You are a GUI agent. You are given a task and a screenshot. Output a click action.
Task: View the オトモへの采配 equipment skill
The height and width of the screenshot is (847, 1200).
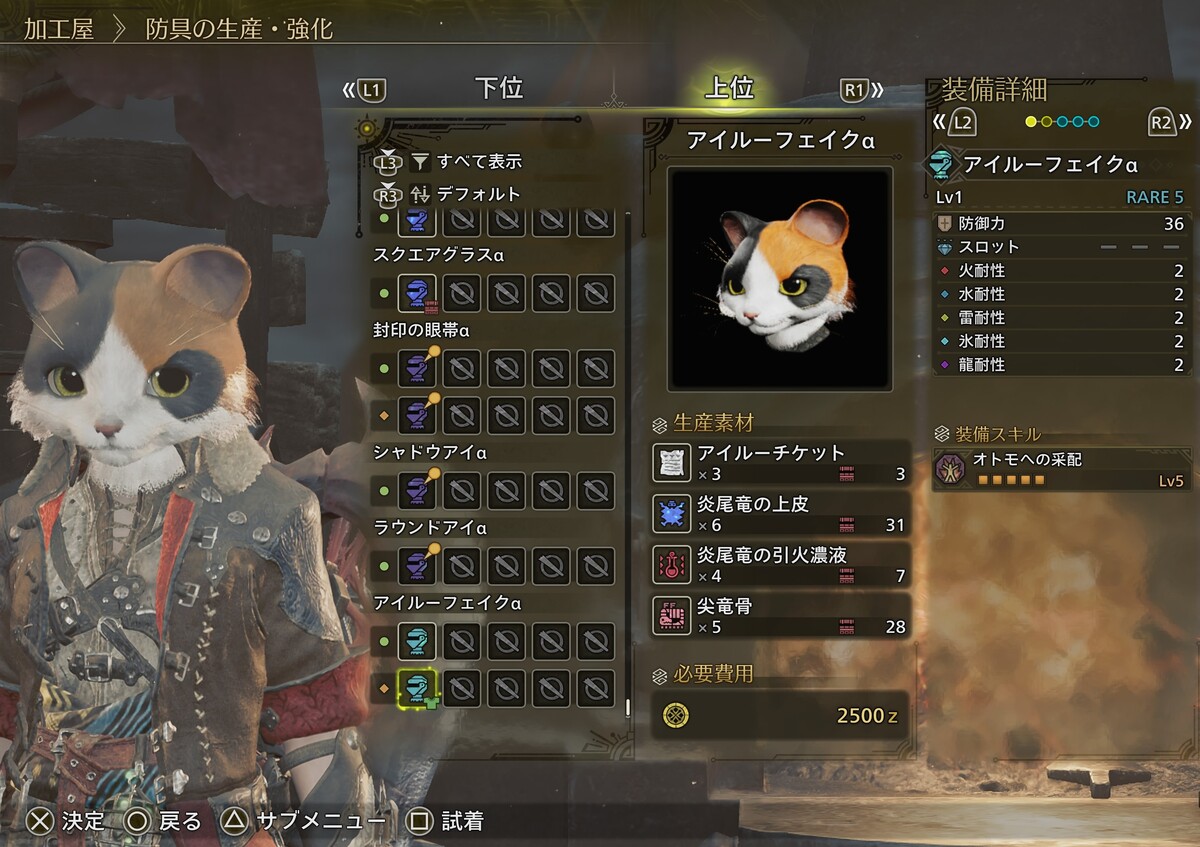(x=1062, y=469)
